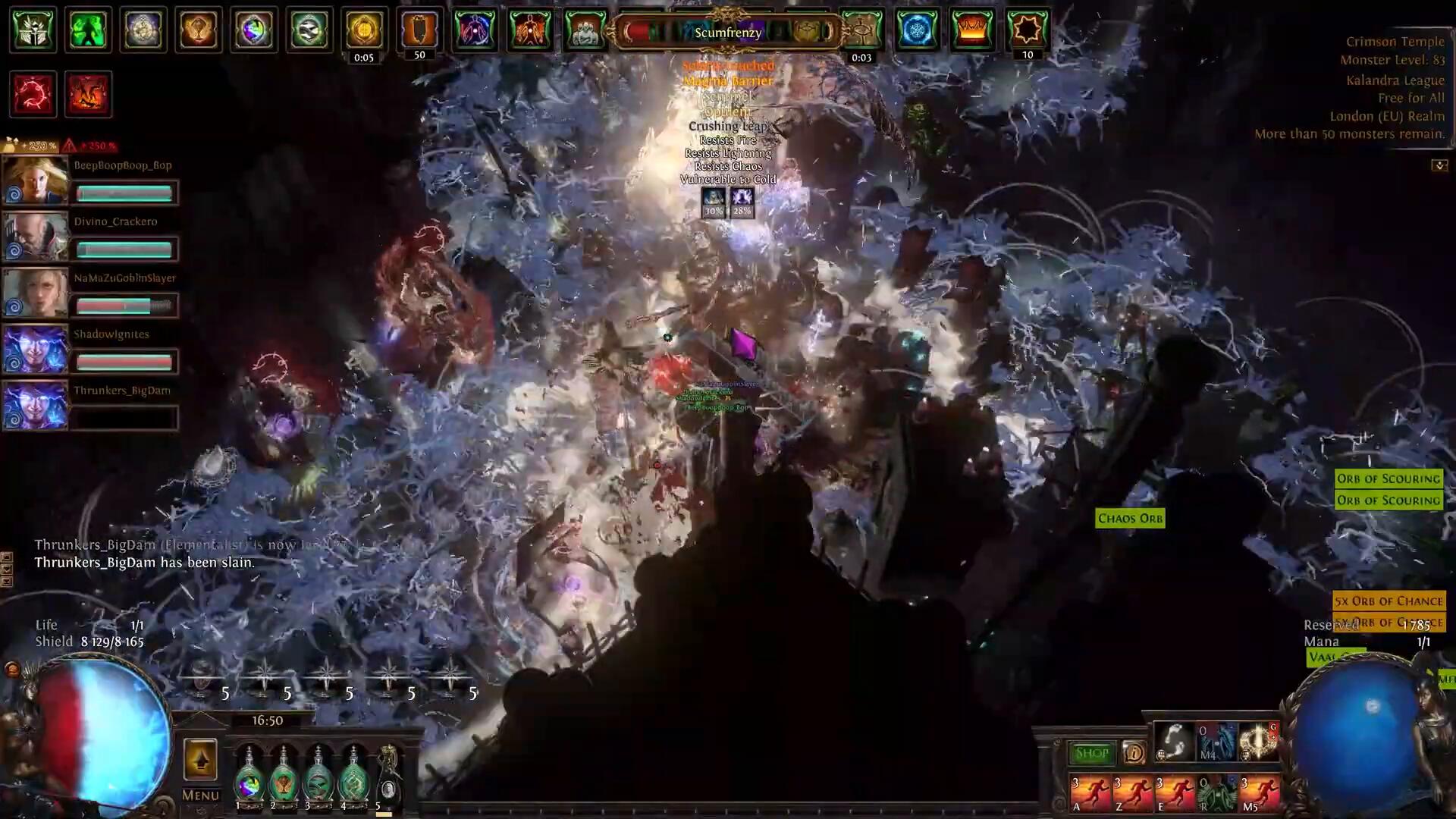1456x819 pixels.
Task: Activate the running man skill bound to A
Action: click(1090, 793)
